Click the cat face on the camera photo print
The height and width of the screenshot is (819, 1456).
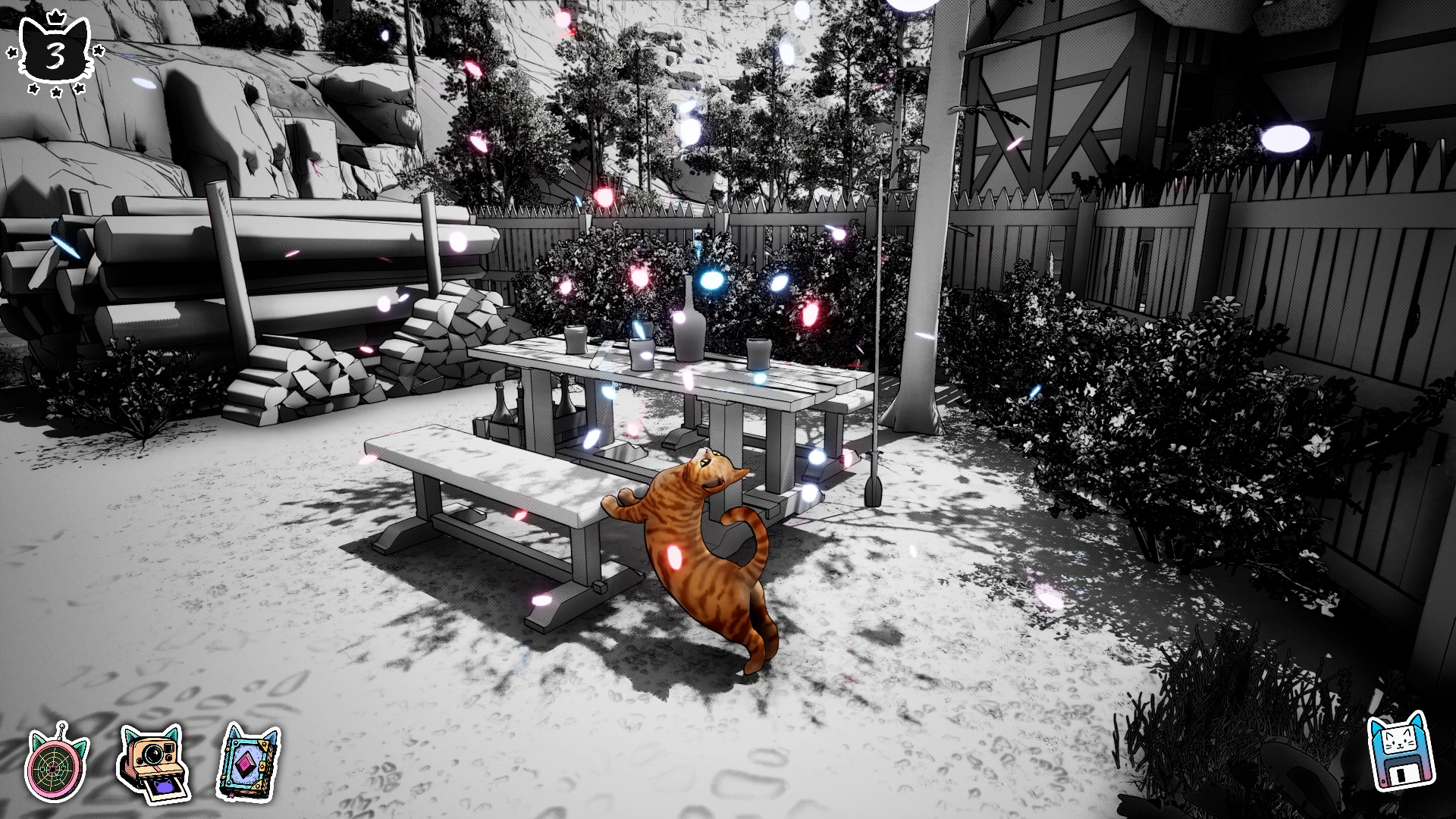pos(165,787)
